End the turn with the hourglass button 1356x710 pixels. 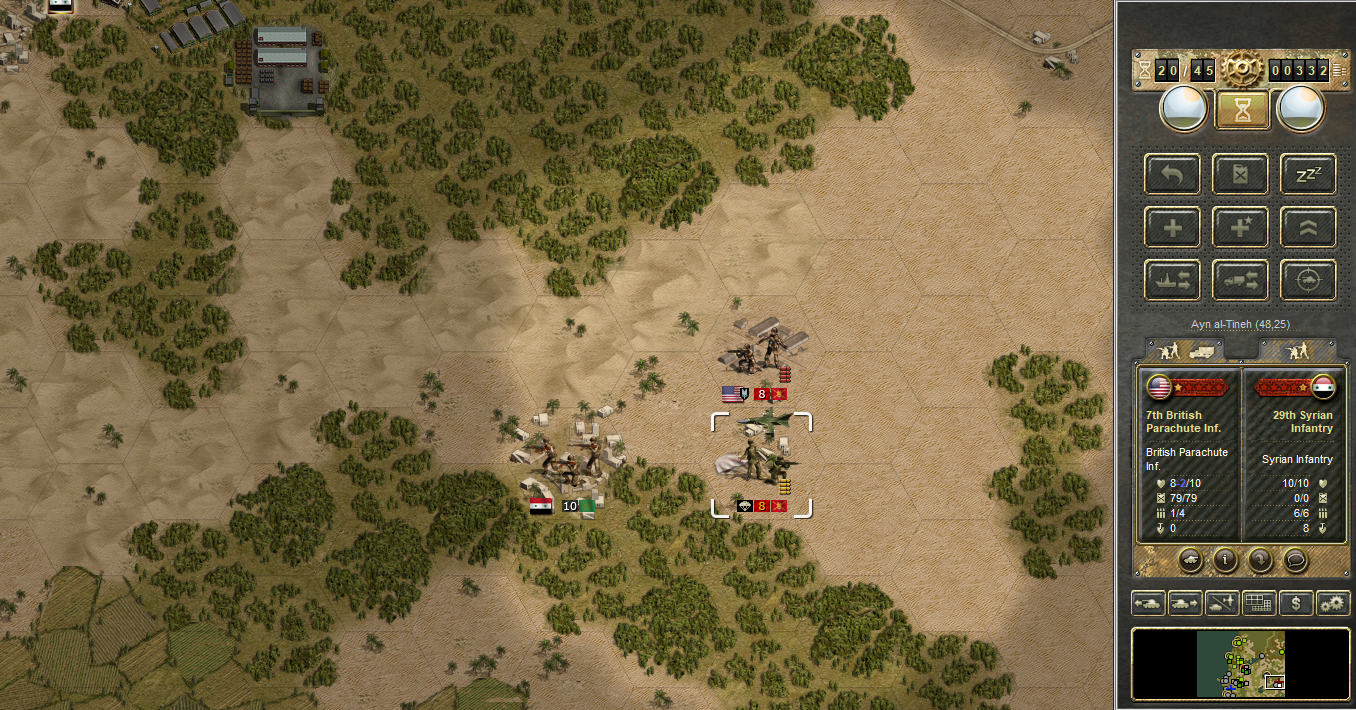1242,110
